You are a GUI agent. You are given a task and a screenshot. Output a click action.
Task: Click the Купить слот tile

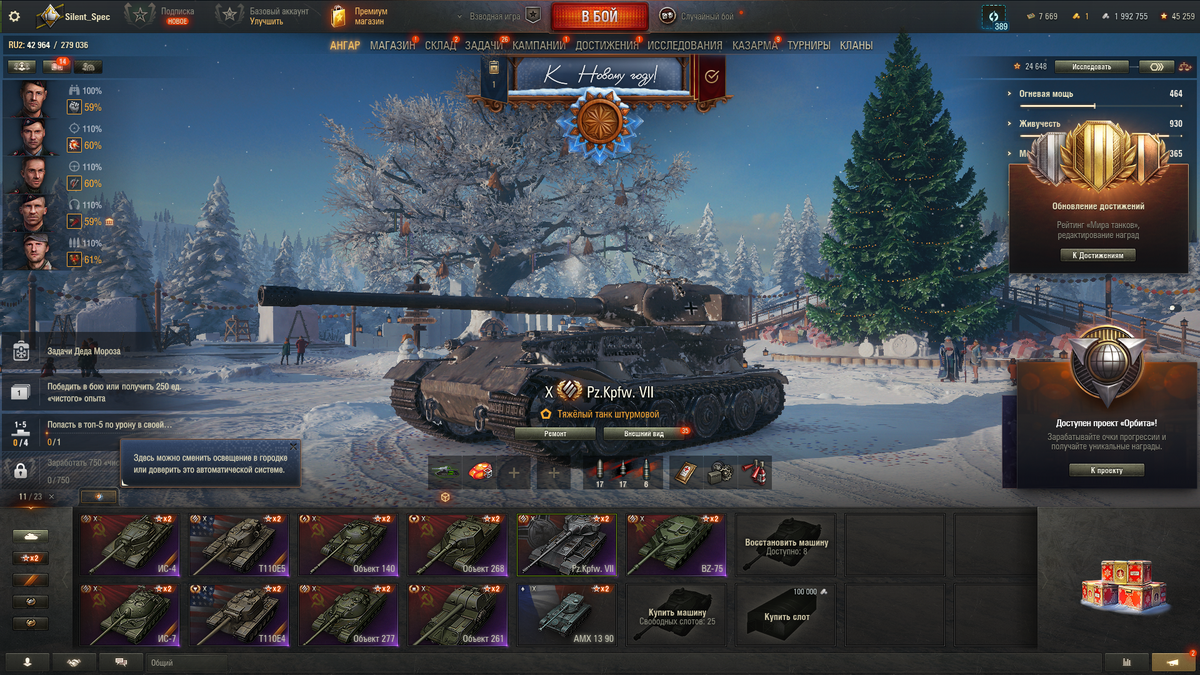coord(786,615)
